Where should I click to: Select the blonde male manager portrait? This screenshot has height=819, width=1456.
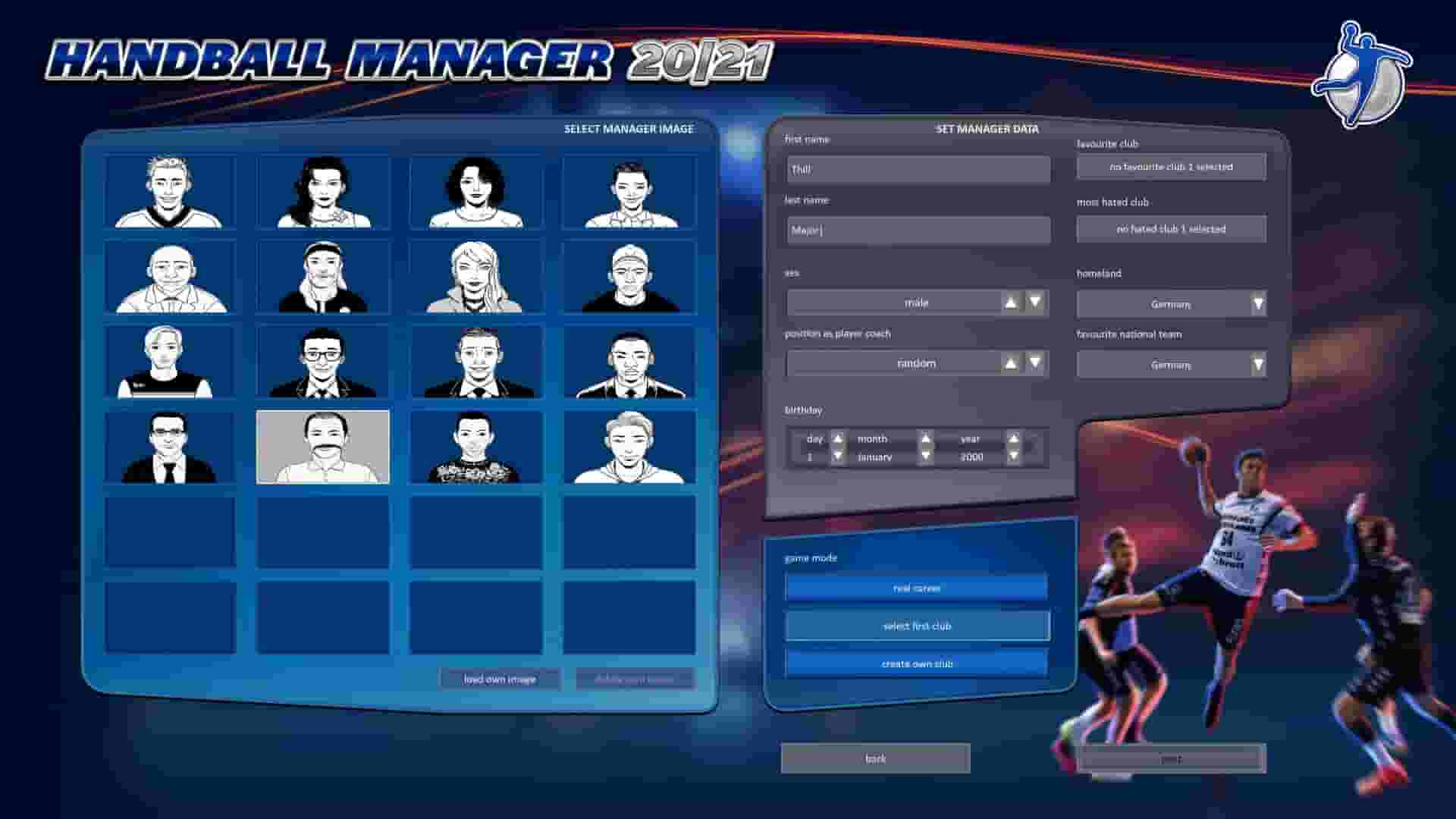coord(171,192)
